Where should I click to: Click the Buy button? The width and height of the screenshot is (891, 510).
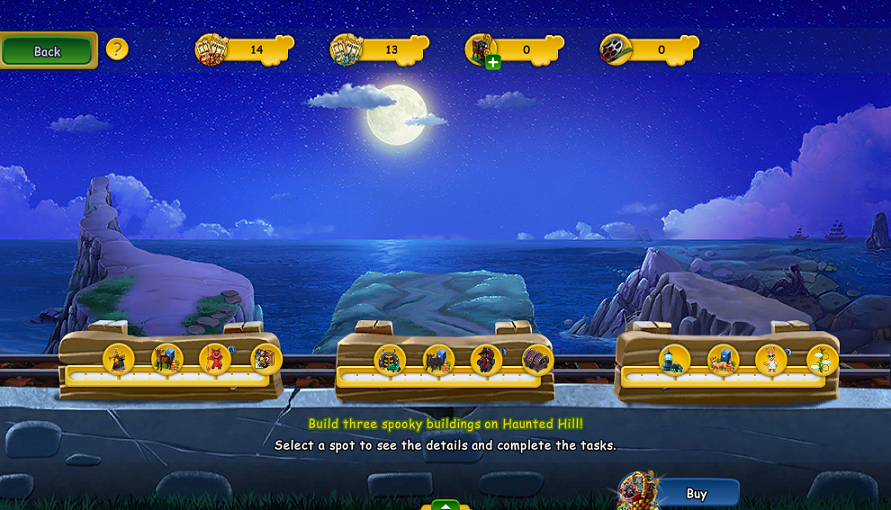(696, 493)
